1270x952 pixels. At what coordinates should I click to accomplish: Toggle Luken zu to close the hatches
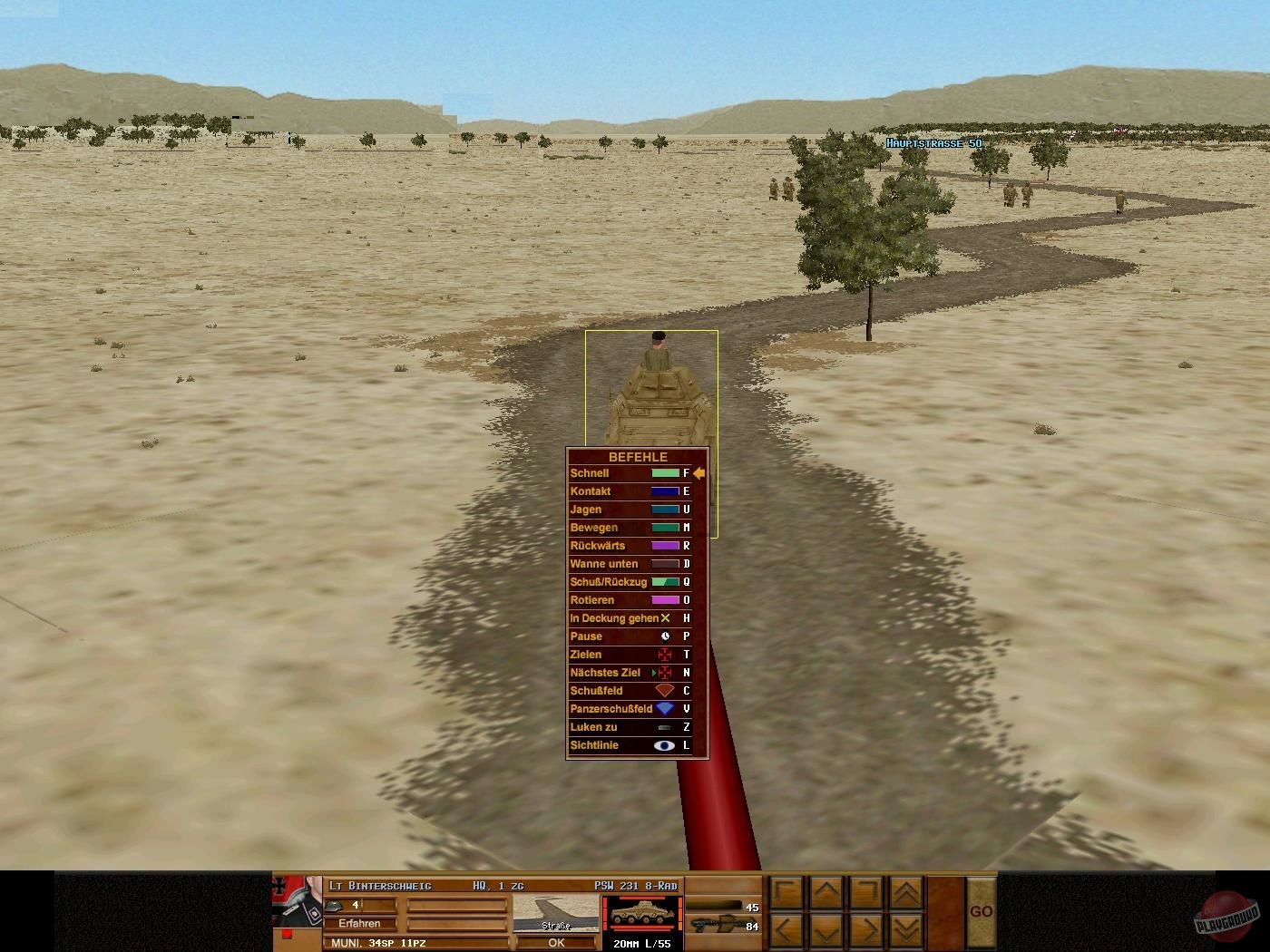[664, 728]
